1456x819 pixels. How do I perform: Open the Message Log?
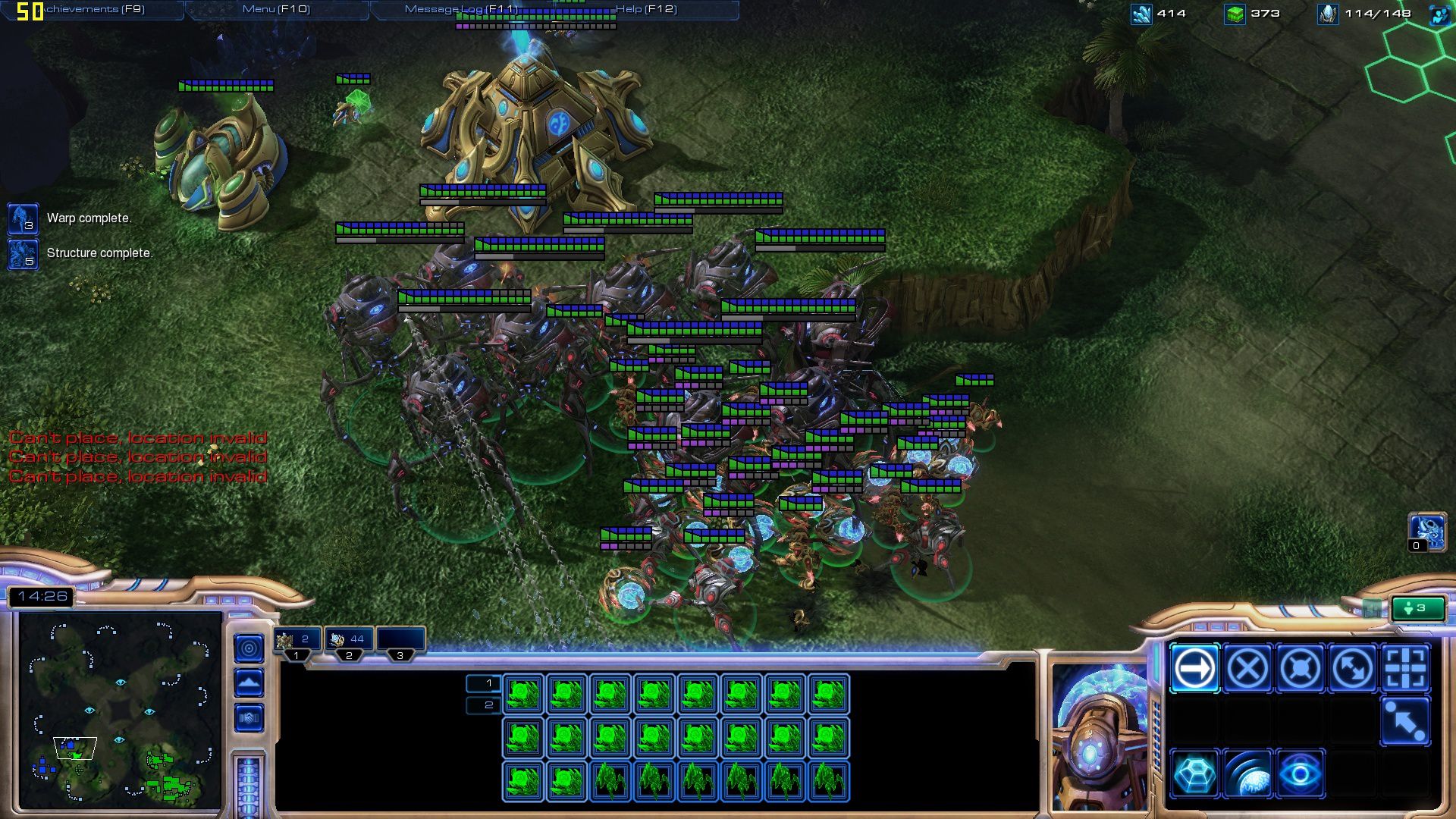461,9
